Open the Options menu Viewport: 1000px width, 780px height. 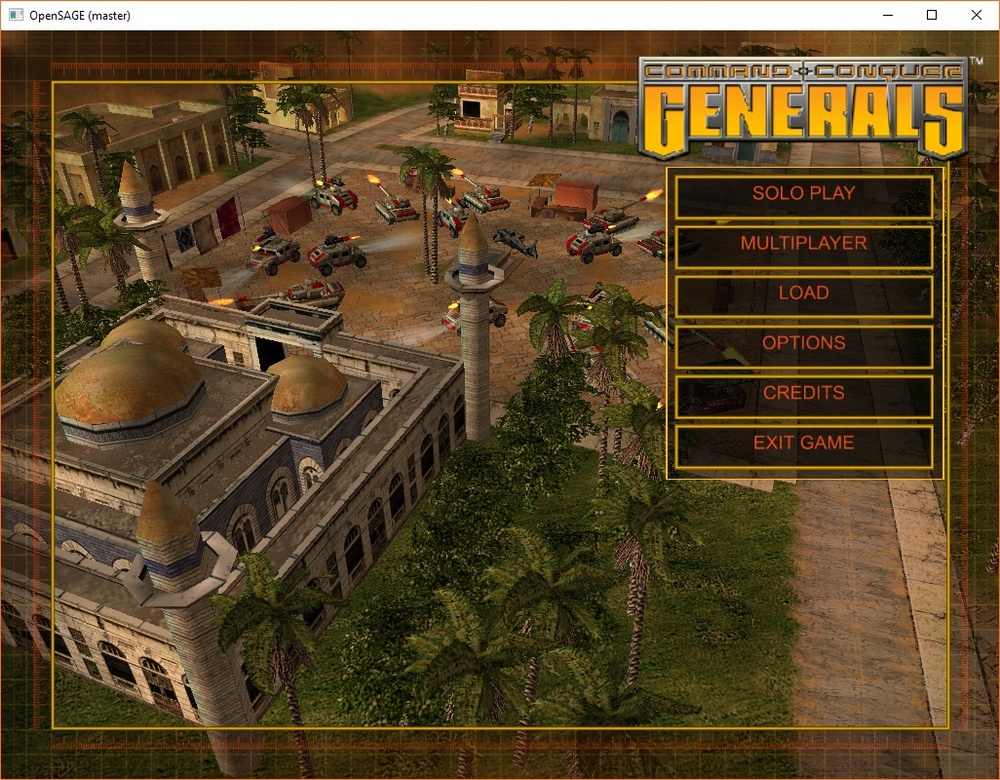pos(804,344)
